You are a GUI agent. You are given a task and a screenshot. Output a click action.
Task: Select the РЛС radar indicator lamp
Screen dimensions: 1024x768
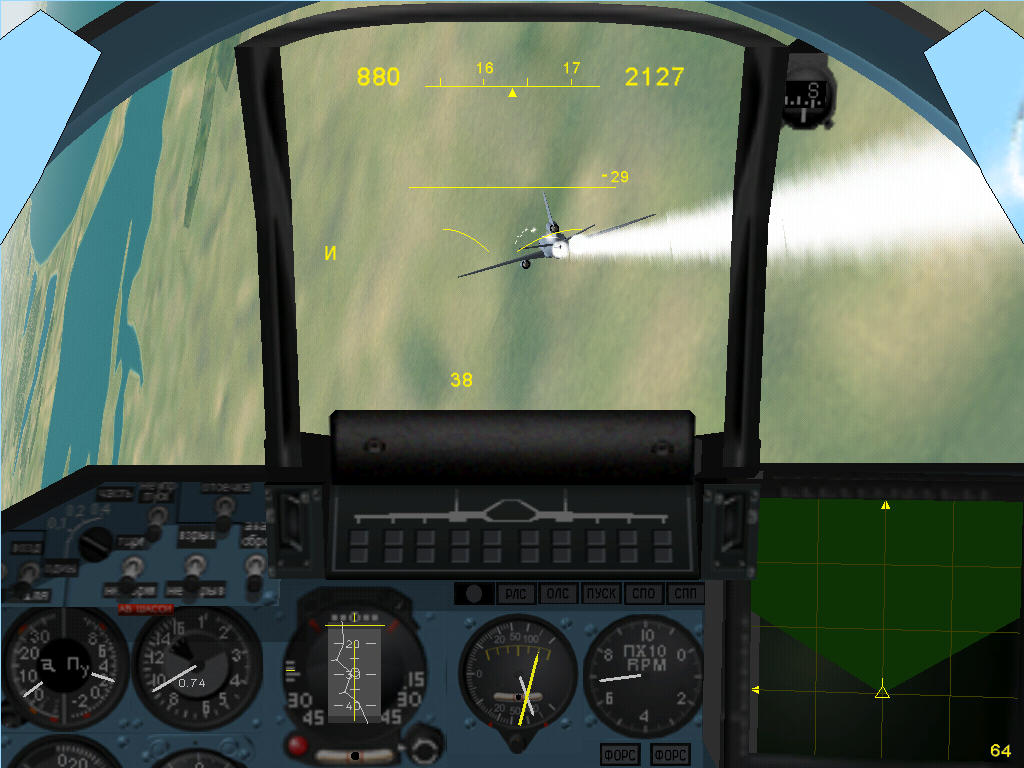[516, 594]
